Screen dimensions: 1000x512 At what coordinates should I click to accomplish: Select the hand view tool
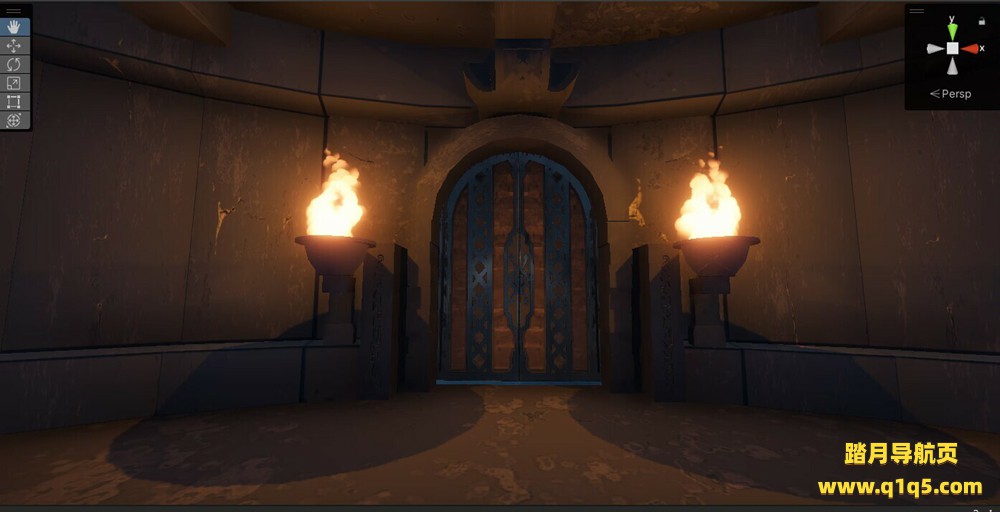click(x=15, y=28)
